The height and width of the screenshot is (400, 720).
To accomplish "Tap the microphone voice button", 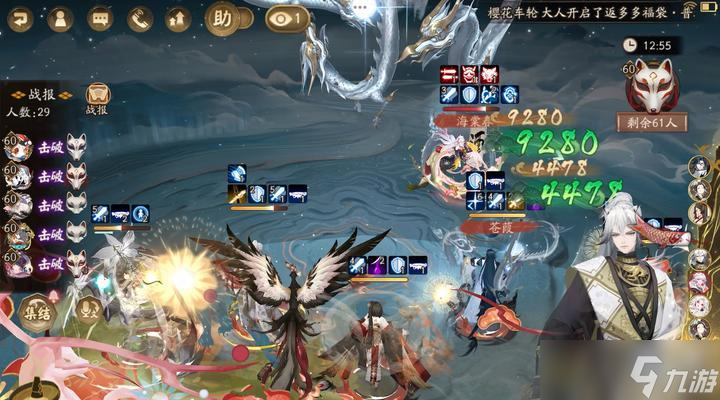I will click(x=89, y=308).
